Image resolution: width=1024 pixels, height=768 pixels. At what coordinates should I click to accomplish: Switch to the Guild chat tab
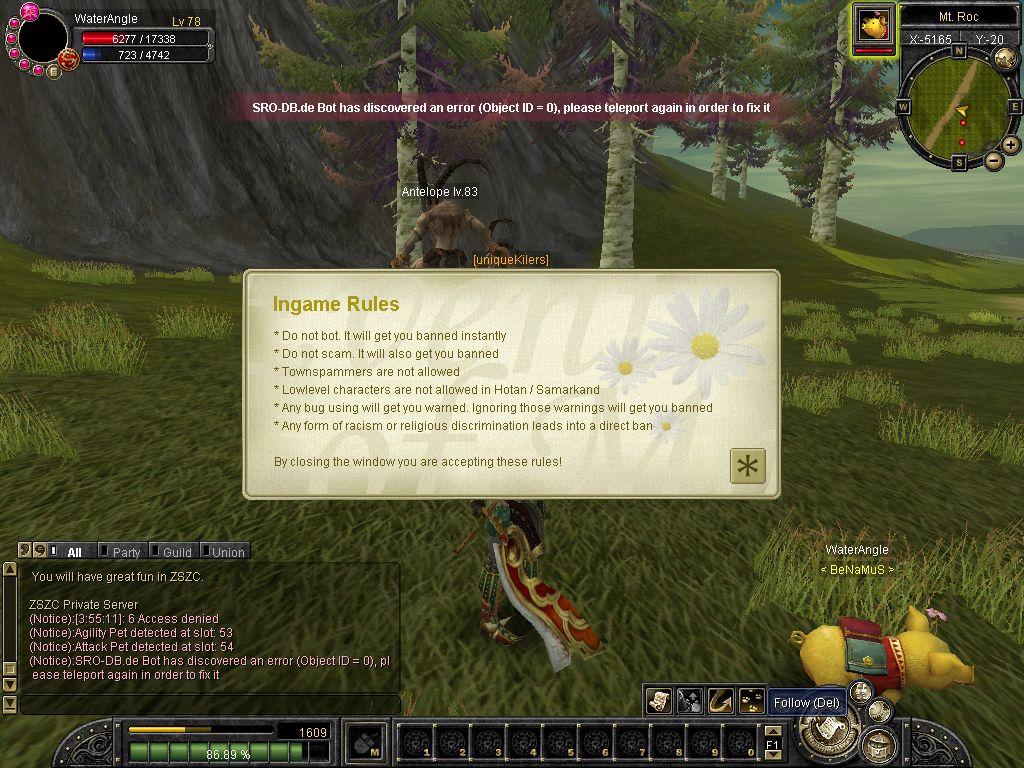pyautogui.click(x=177, y=551)
